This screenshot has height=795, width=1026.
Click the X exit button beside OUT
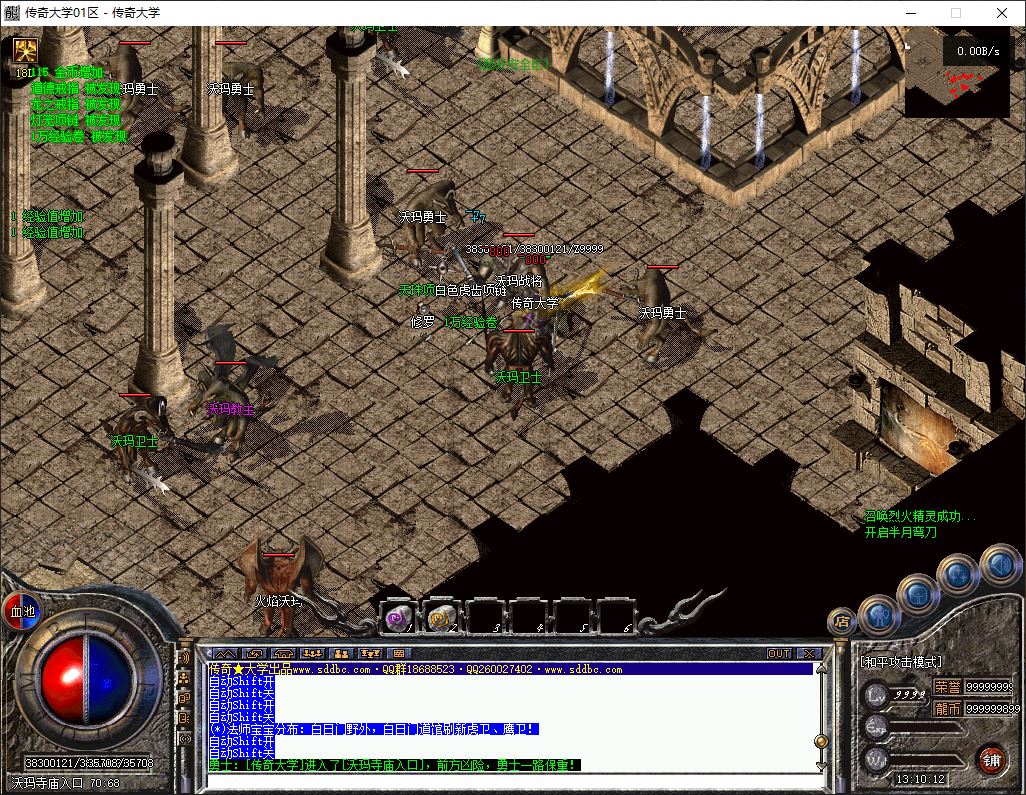tap(811, 653)
